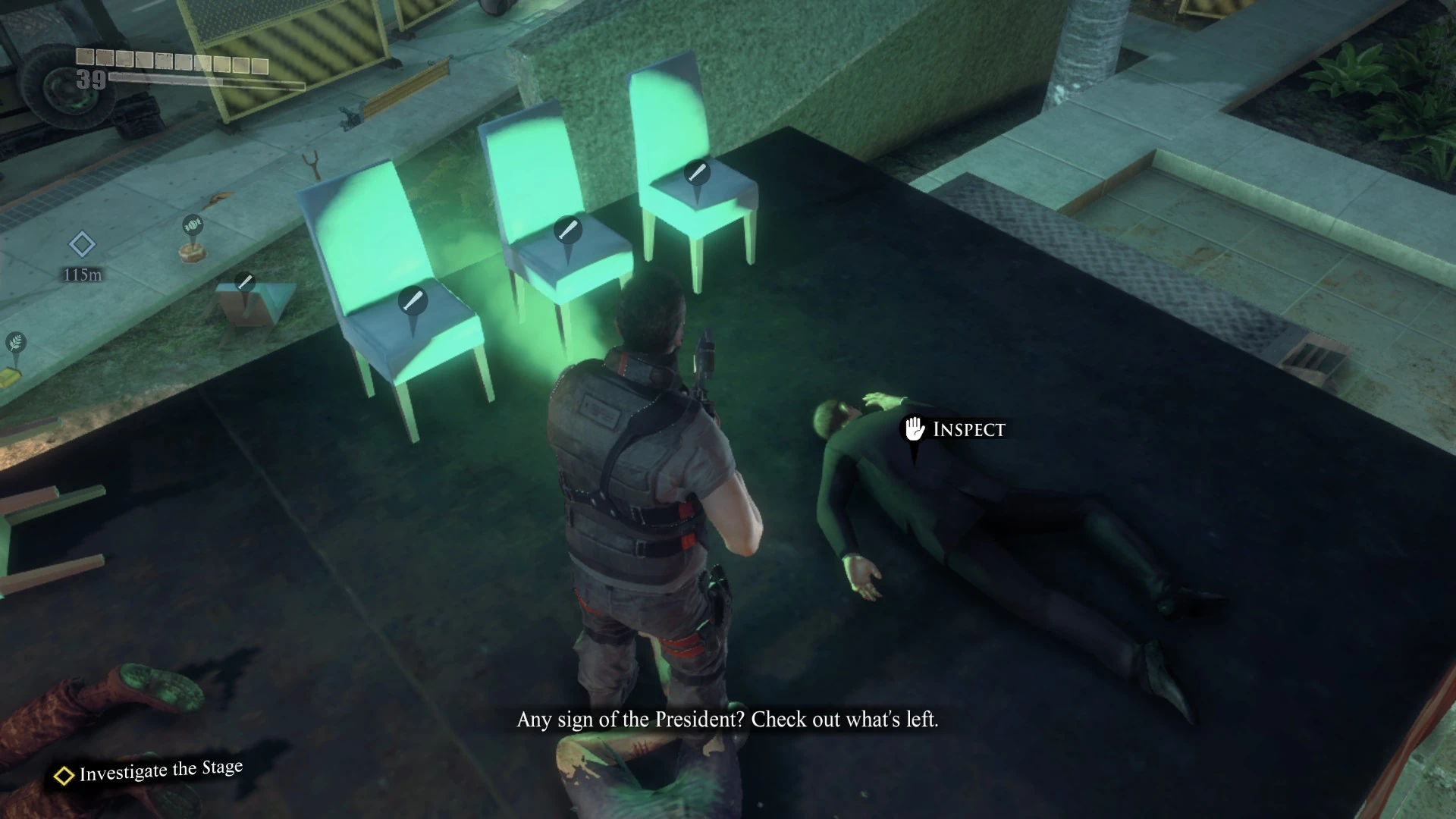Click the weapon marker over the blue table
The width and height of the screenshot is (1456, 819).
(244, 282)
